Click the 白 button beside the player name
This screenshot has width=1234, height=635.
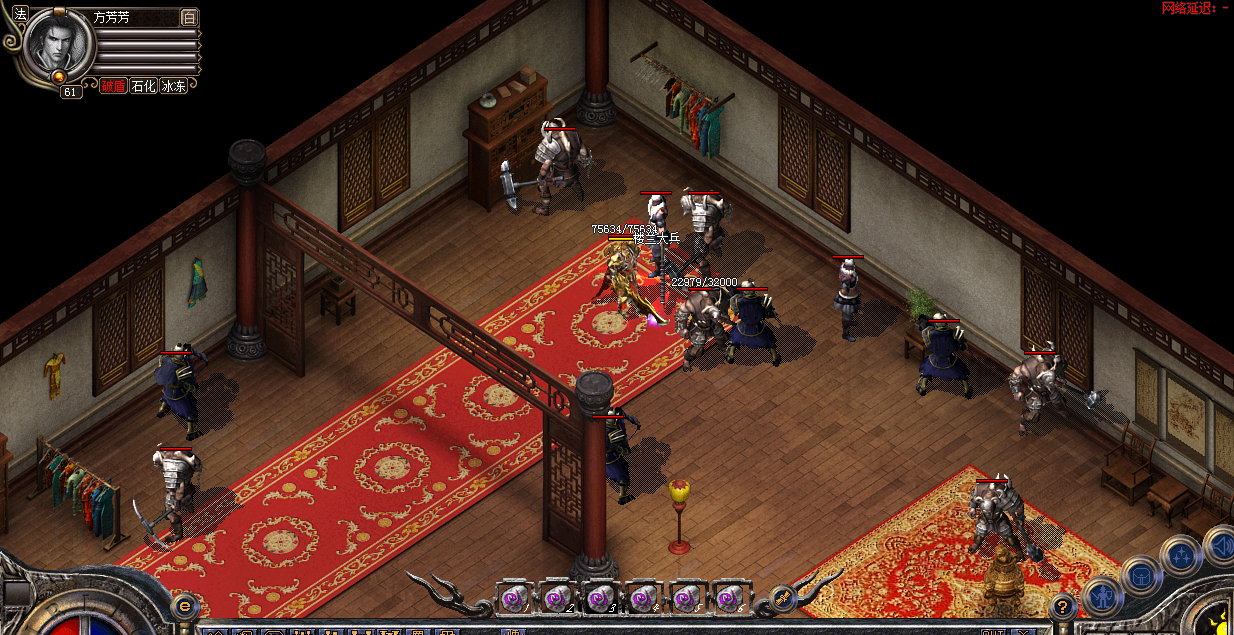coord(189,17)
